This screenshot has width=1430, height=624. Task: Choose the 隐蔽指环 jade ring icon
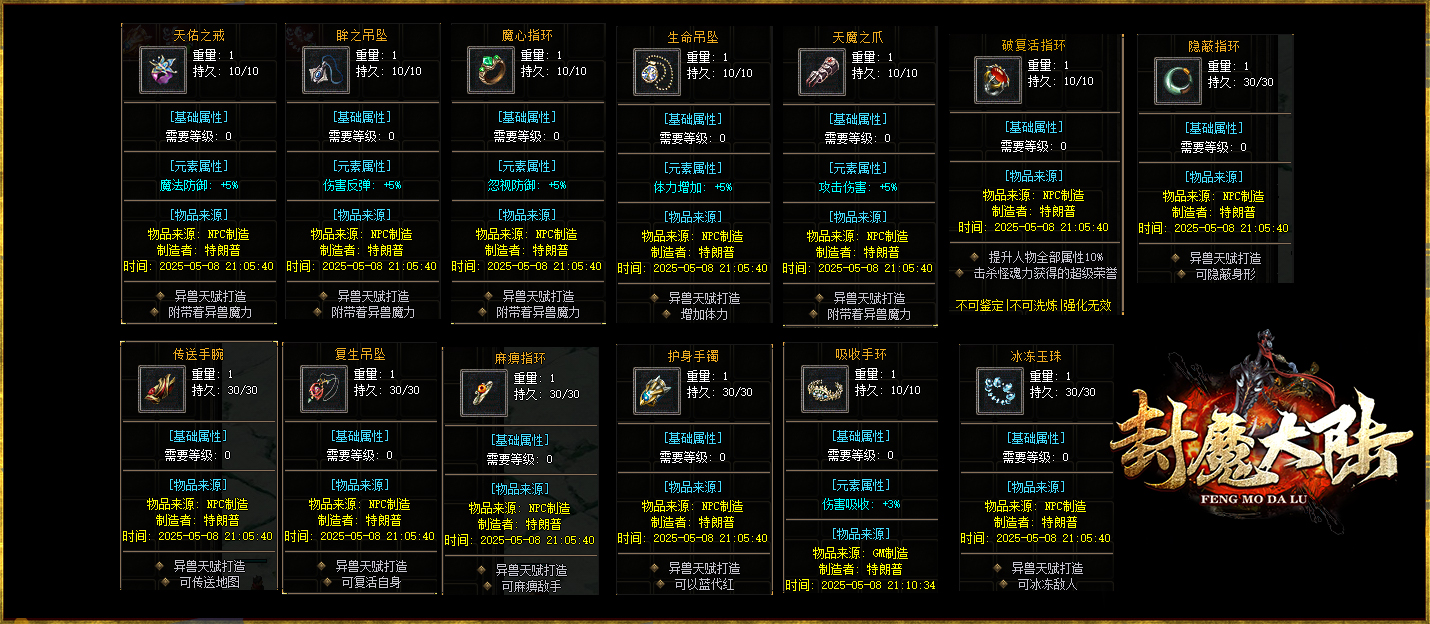click(x=1178, y=80)
